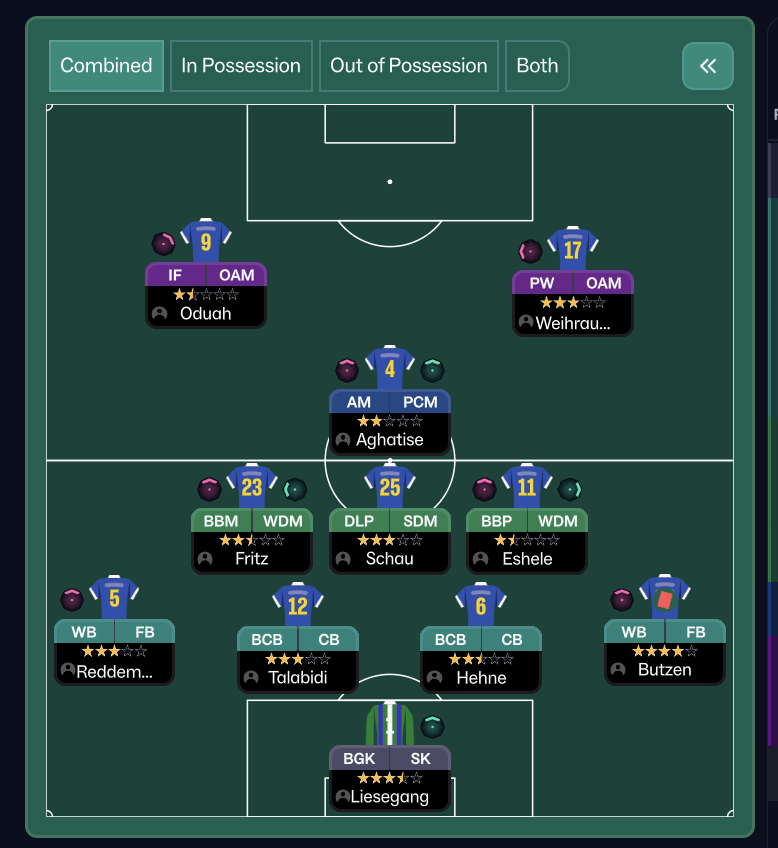Screen dimensions: 778x848
Task: Open the In Possession tab
Action: coord(241,66)
